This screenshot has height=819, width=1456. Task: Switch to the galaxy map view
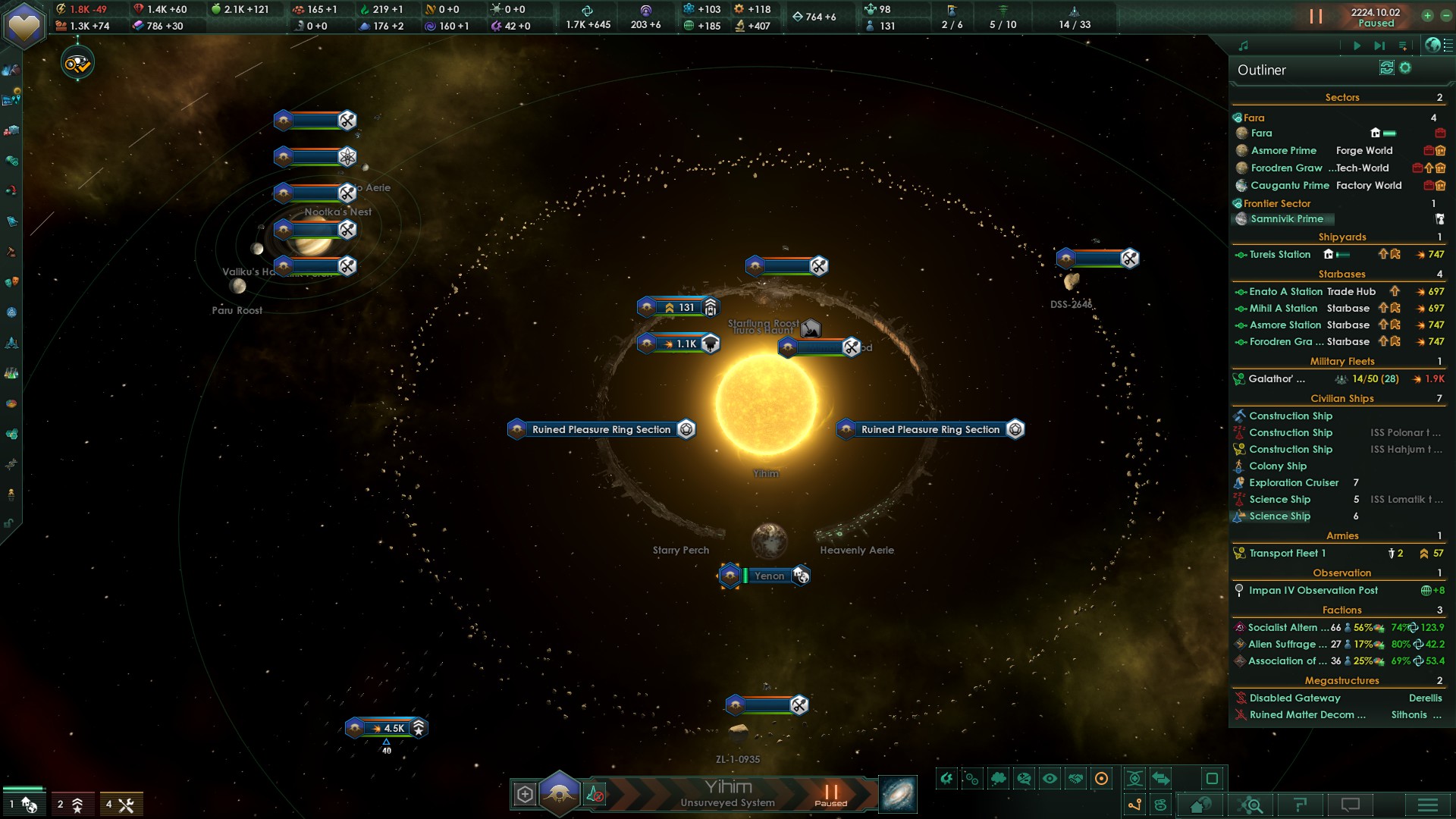click(x=897, y=794)
